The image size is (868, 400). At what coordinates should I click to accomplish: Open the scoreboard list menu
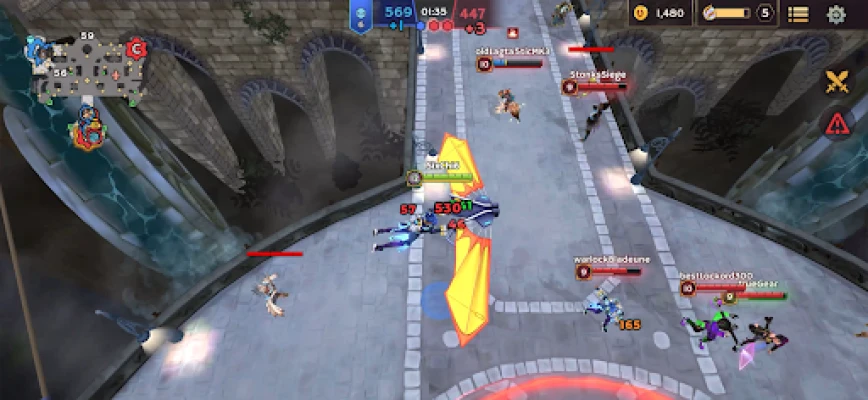tap(798, 14)
